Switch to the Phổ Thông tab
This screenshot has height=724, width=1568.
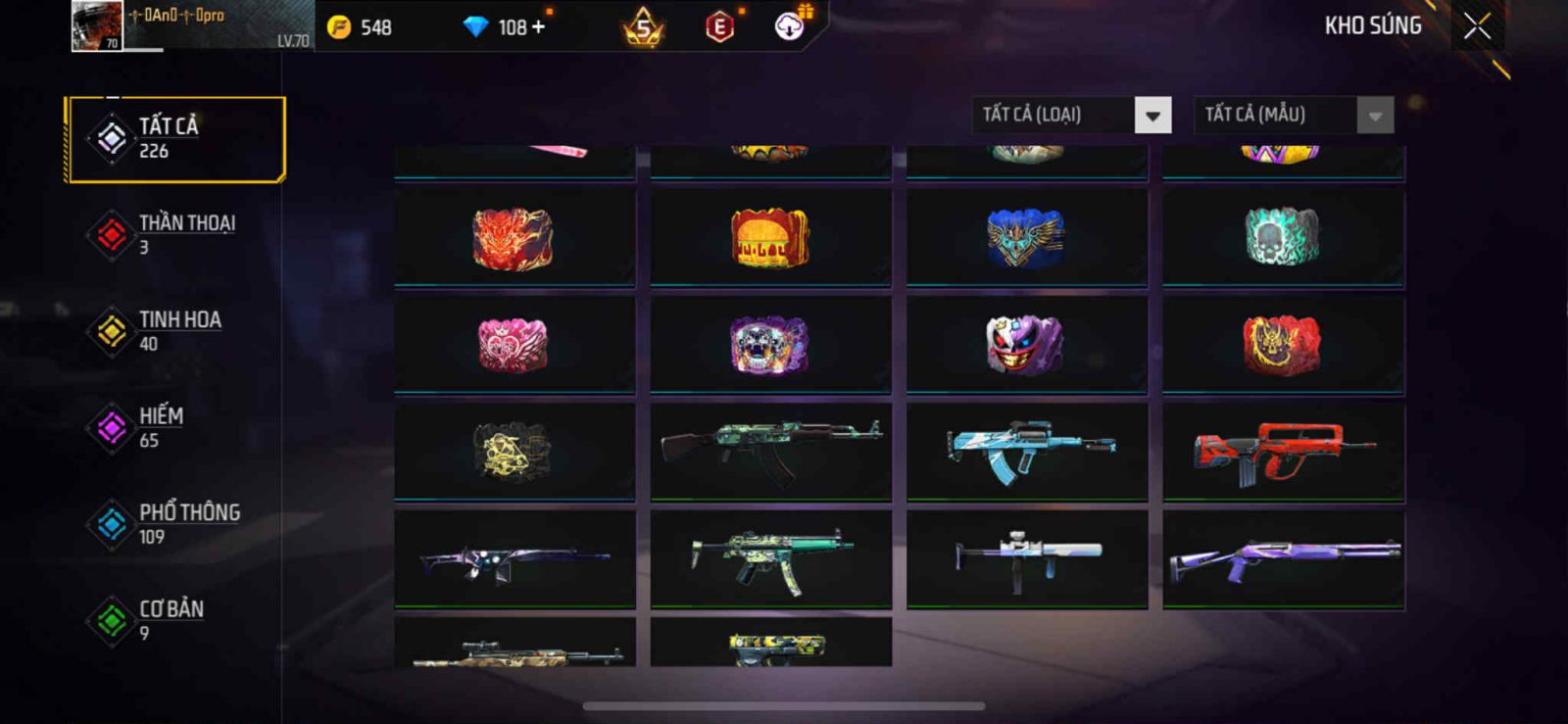coord(176,524)
